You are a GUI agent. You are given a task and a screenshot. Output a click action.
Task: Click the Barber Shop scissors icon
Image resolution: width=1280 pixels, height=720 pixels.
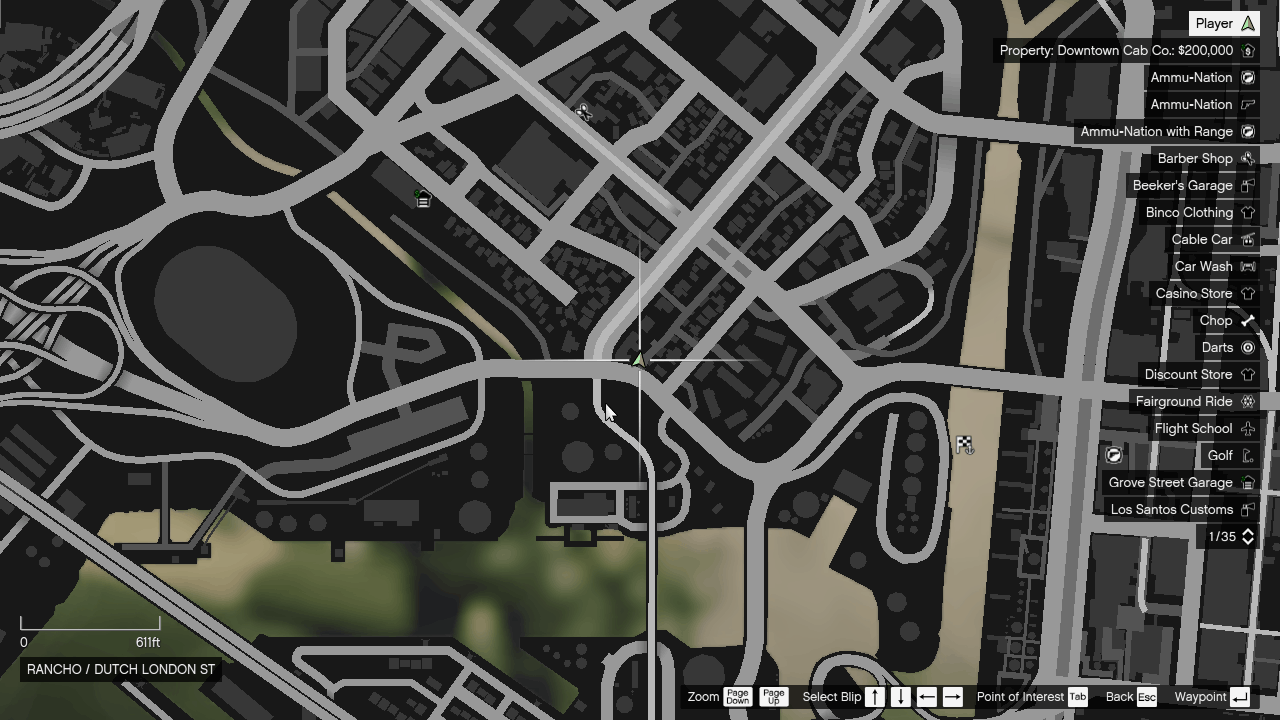[x=1248, y=158]
